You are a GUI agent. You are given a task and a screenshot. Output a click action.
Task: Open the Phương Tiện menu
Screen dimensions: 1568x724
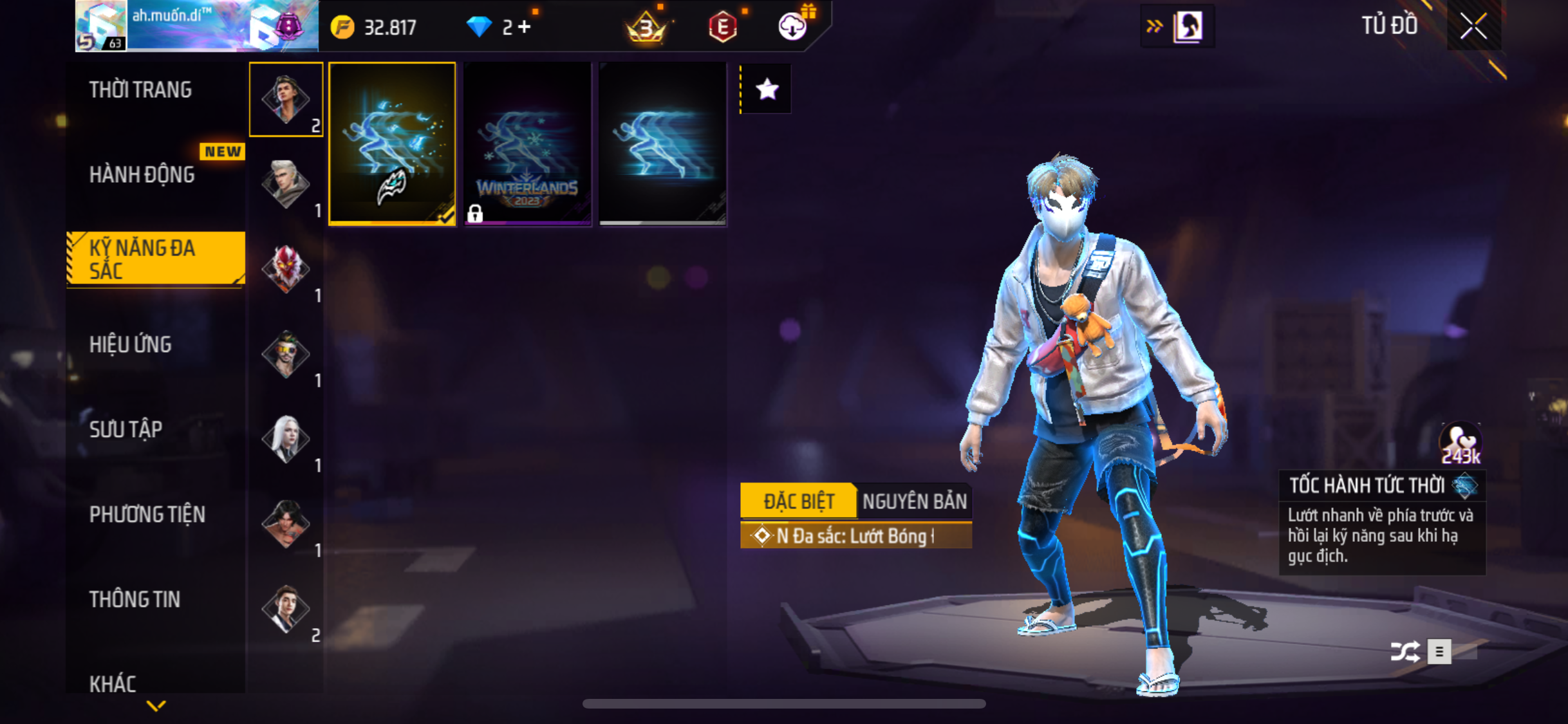tap(147, 515)
